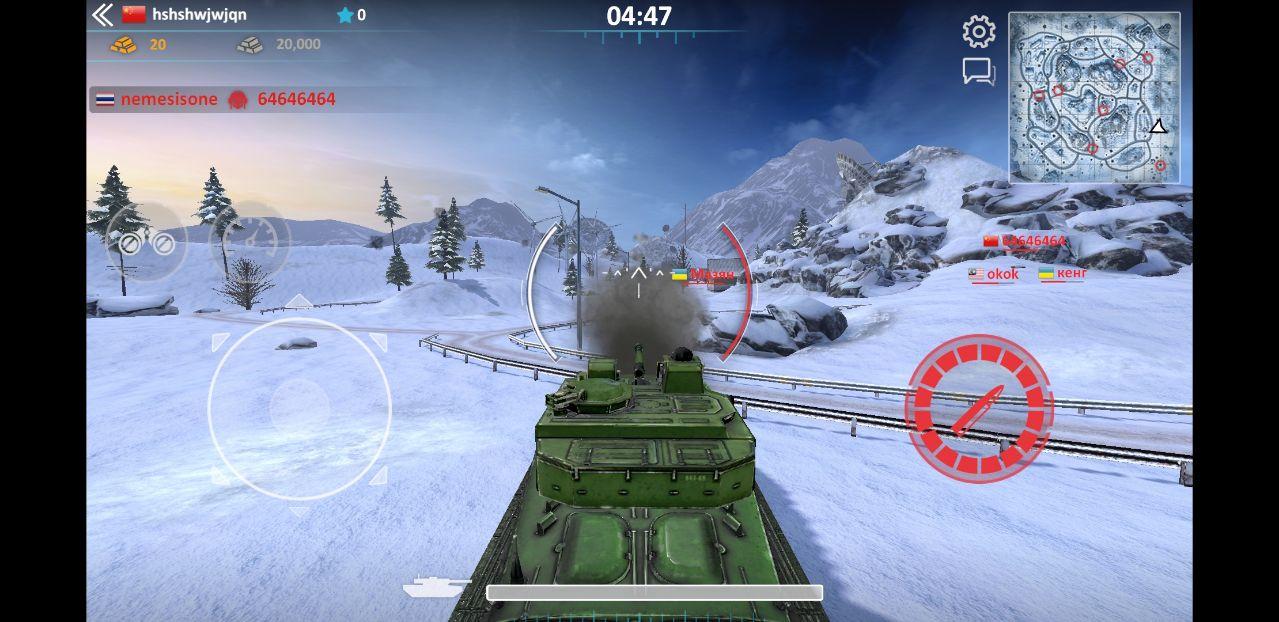Open the chat bubbles panel

tap(978, 72)
